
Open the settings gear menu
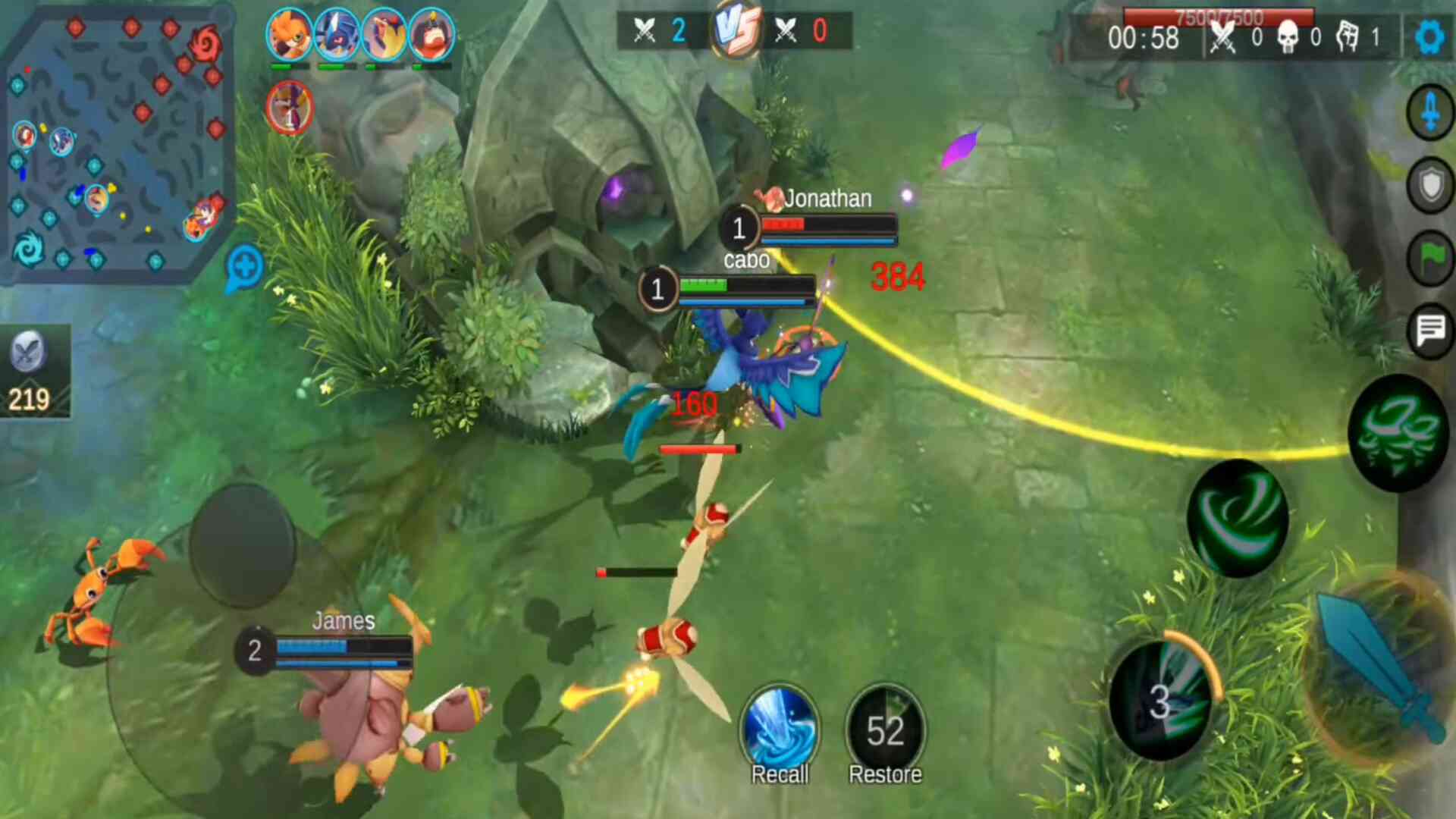pyautogui.click(x=1429, y=36)
